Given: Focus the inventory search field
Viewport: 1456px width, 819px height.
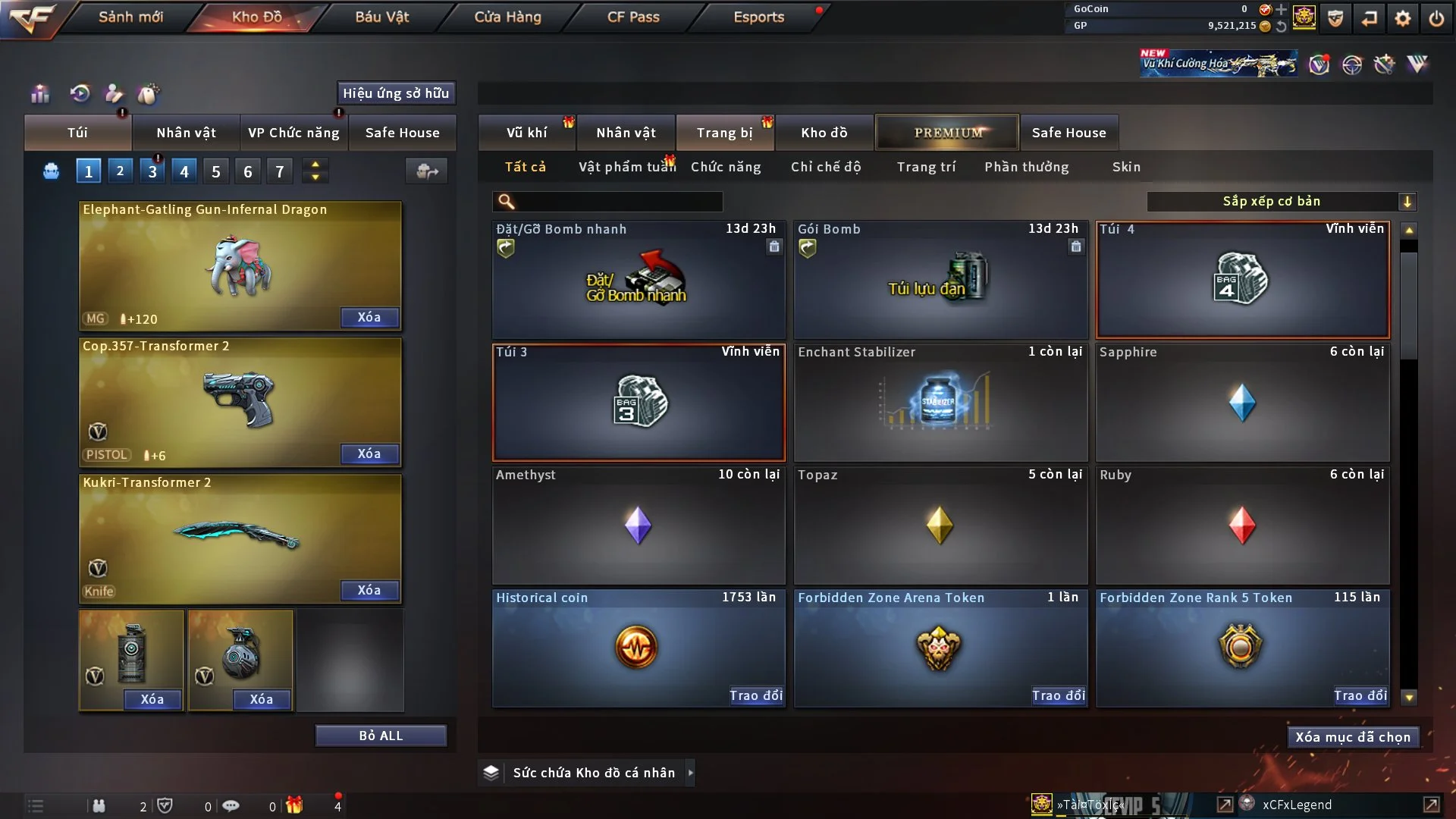Looking at the screenshot, I should point(618,201).
